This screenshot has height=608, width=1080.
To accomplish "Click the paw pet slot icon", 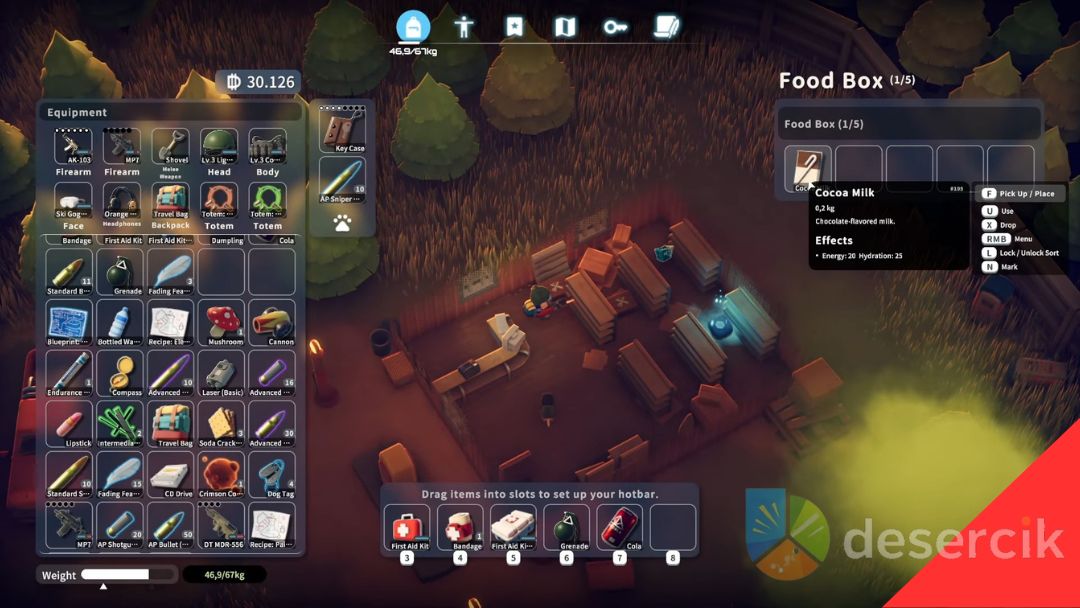I will pos(342,224).
